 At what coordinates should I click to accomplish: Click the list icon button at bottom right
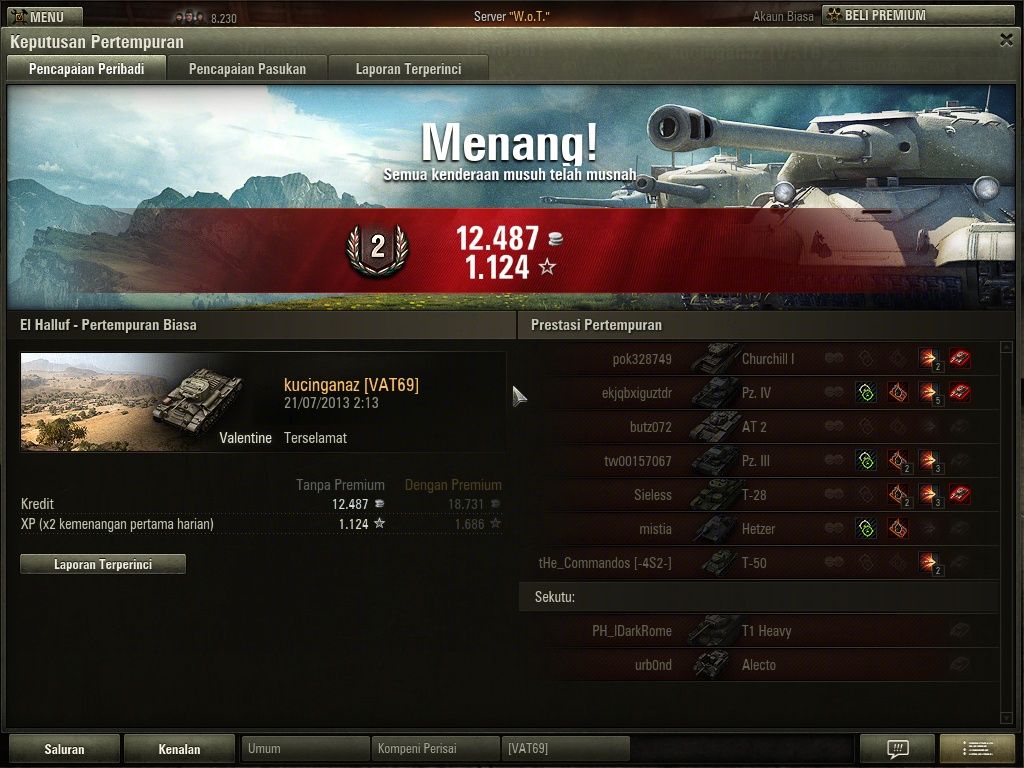click(x=977, y=749)
